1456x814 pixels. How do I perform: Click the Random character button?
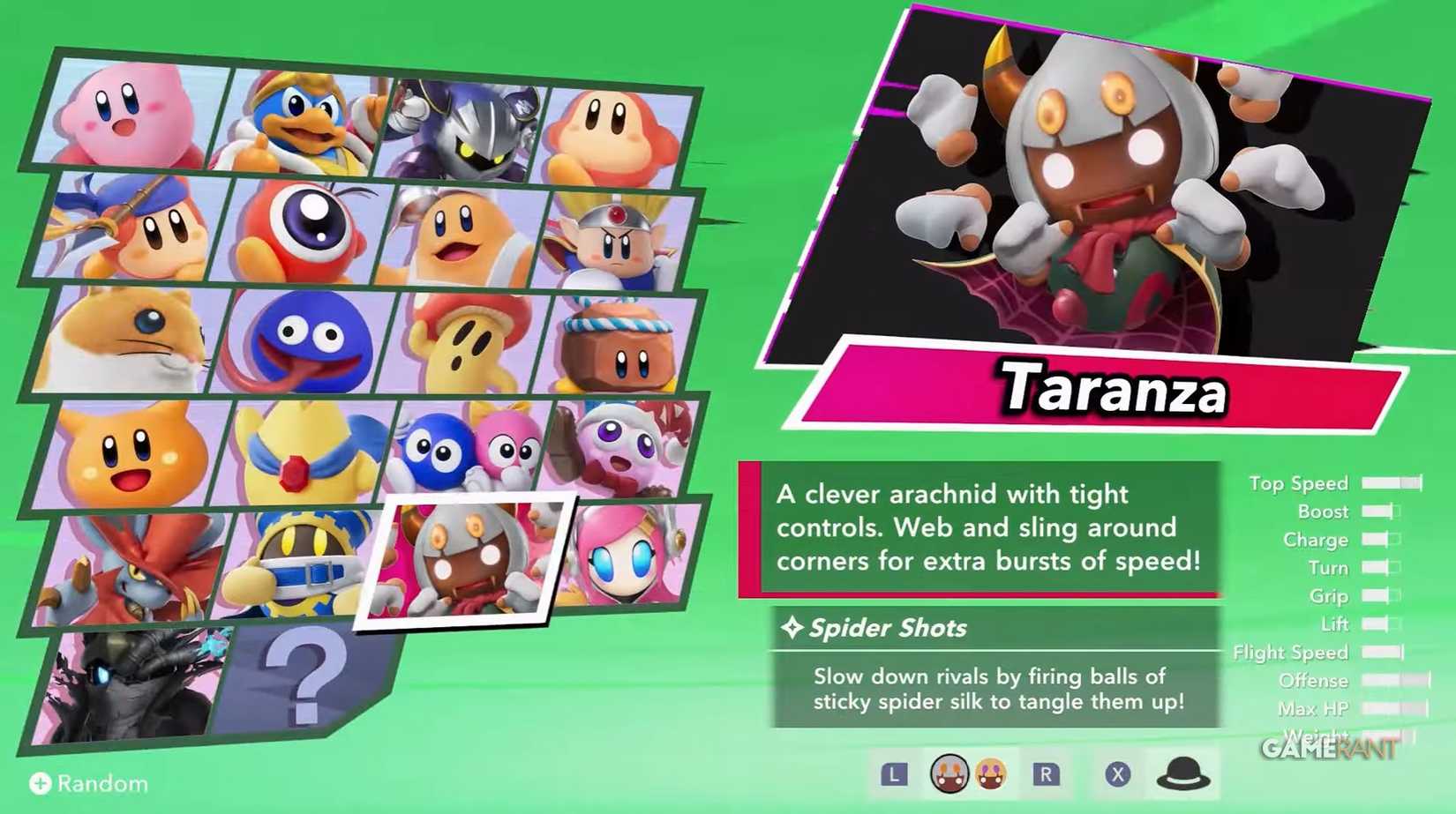pyautogui.click(x=88, y=783)
